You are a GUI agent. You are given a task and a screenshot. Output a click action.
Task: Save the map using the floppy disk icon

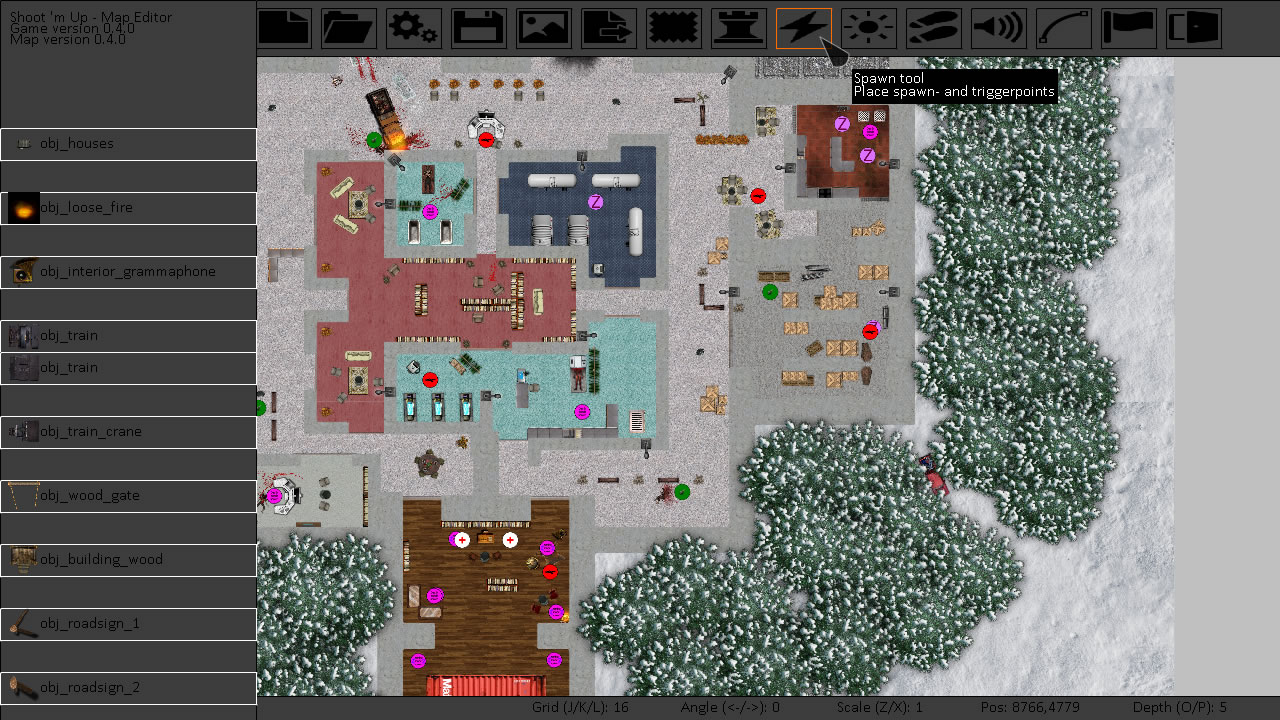pos(478,28)
